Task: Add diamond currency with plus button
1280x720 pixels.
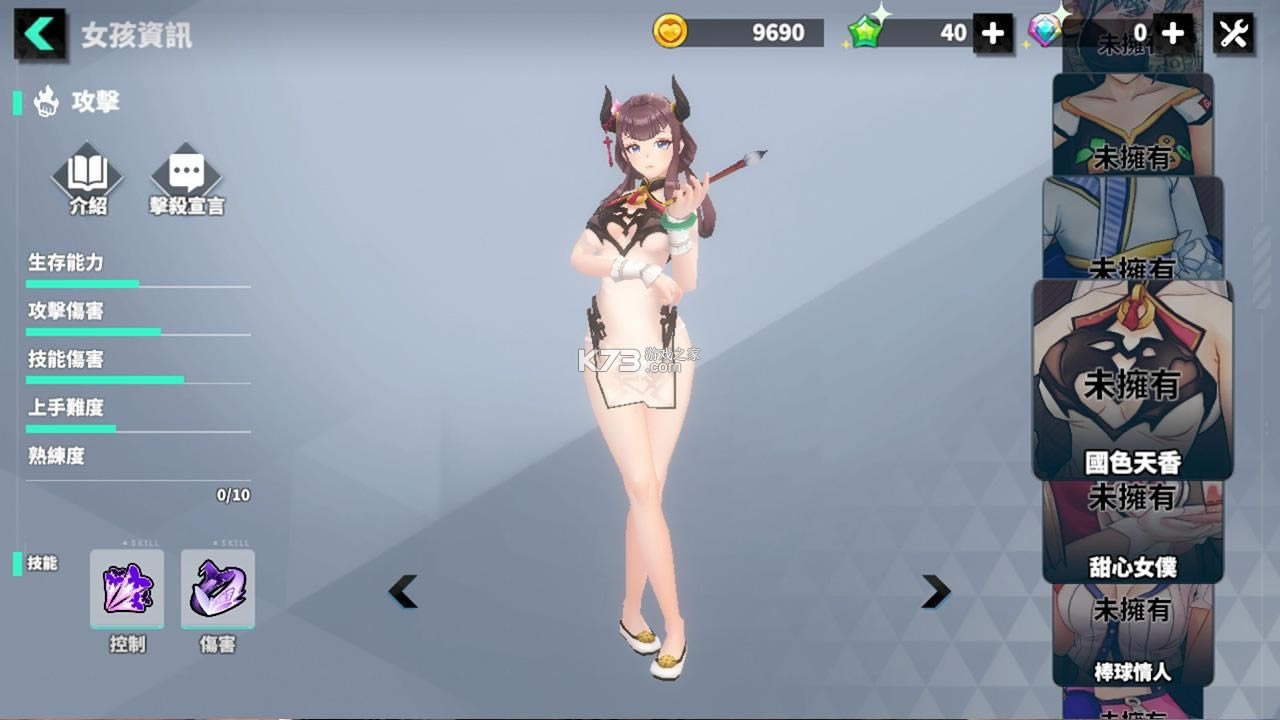Action: coord(1172,34)
